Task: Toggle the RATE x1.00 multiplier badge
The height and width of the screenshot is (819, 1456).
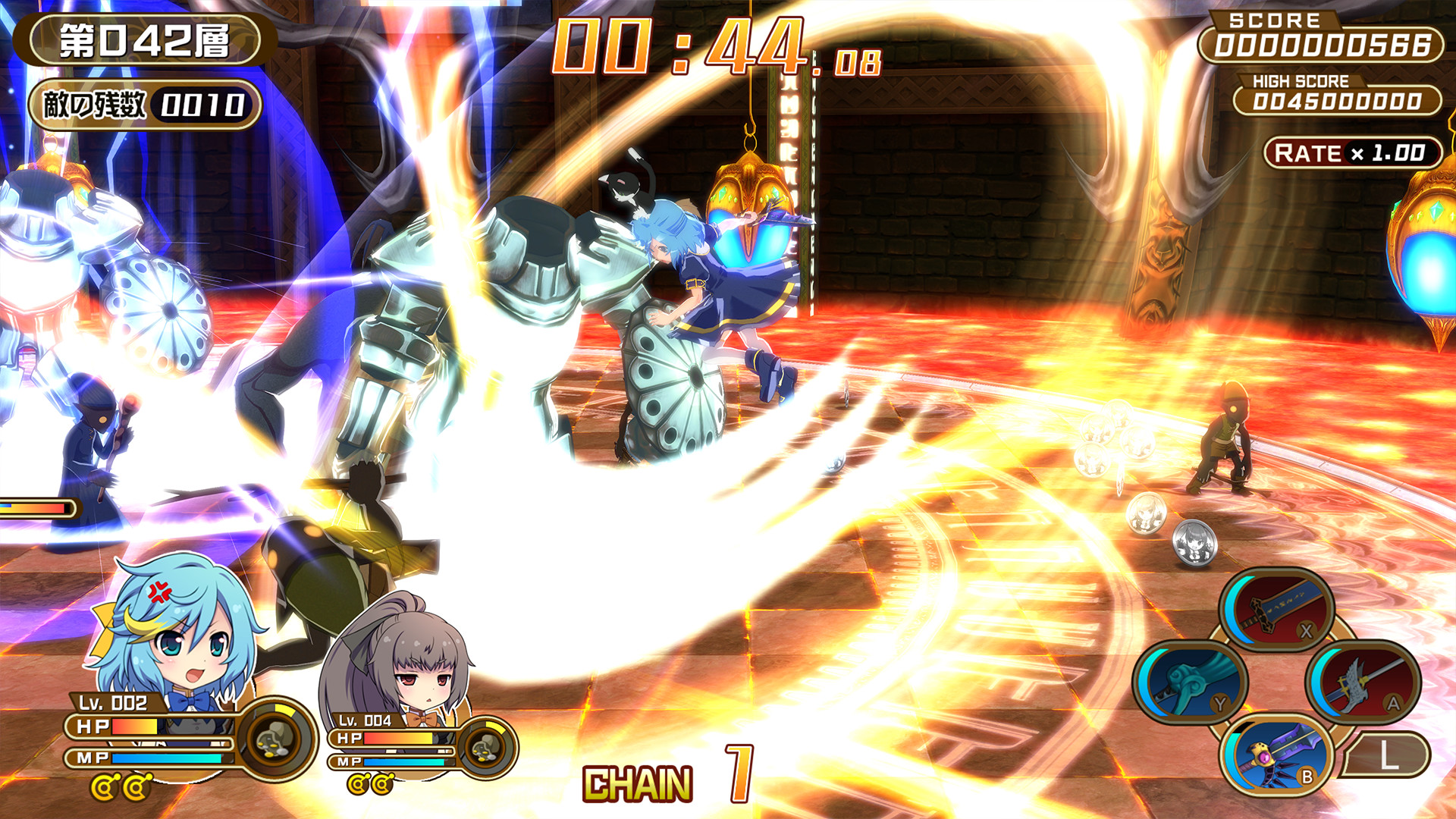Action: coord(1354,151)
